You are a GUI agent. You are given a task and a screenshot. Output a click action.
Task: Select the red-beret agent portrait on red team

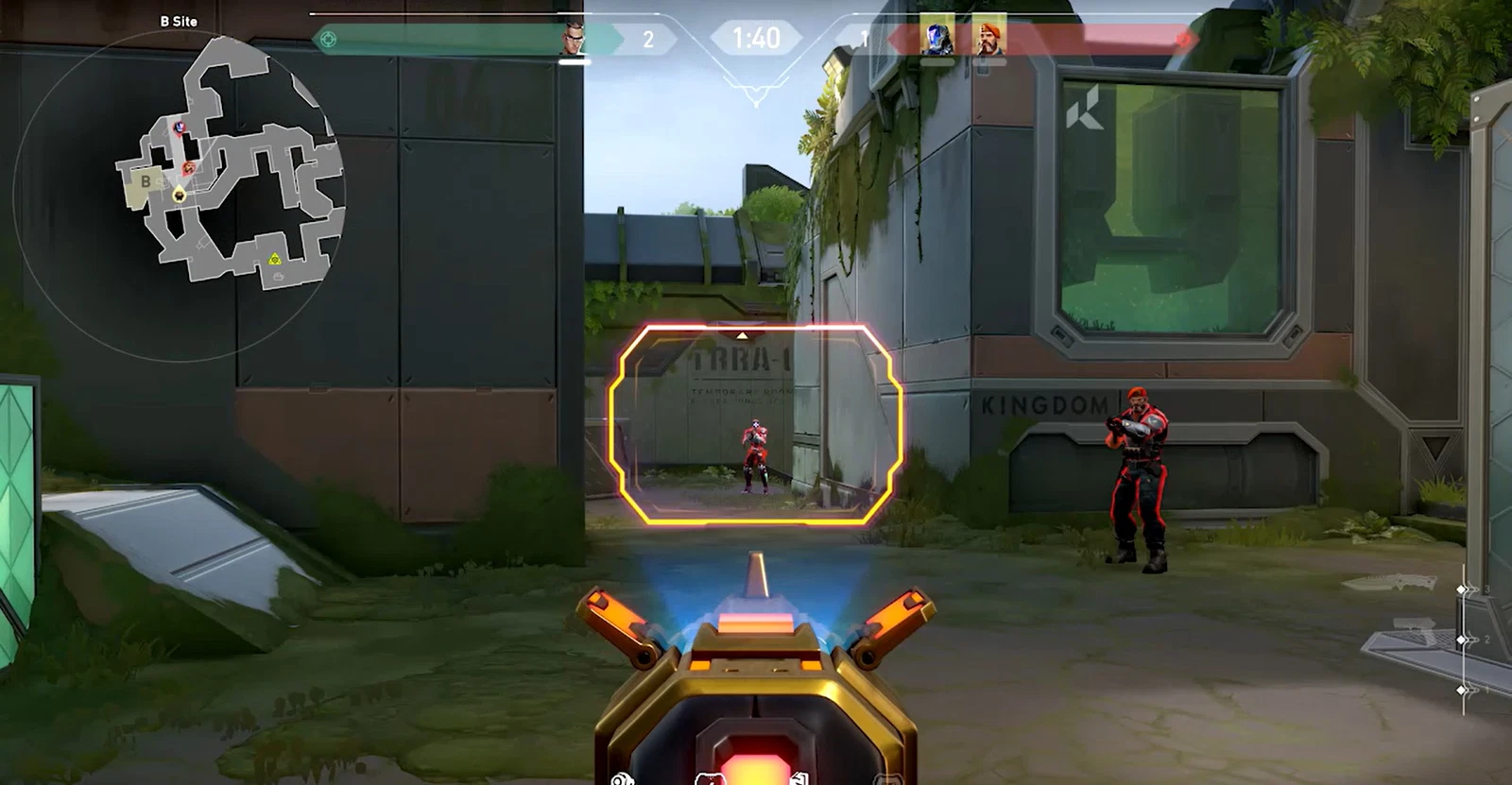pos(988,40)
